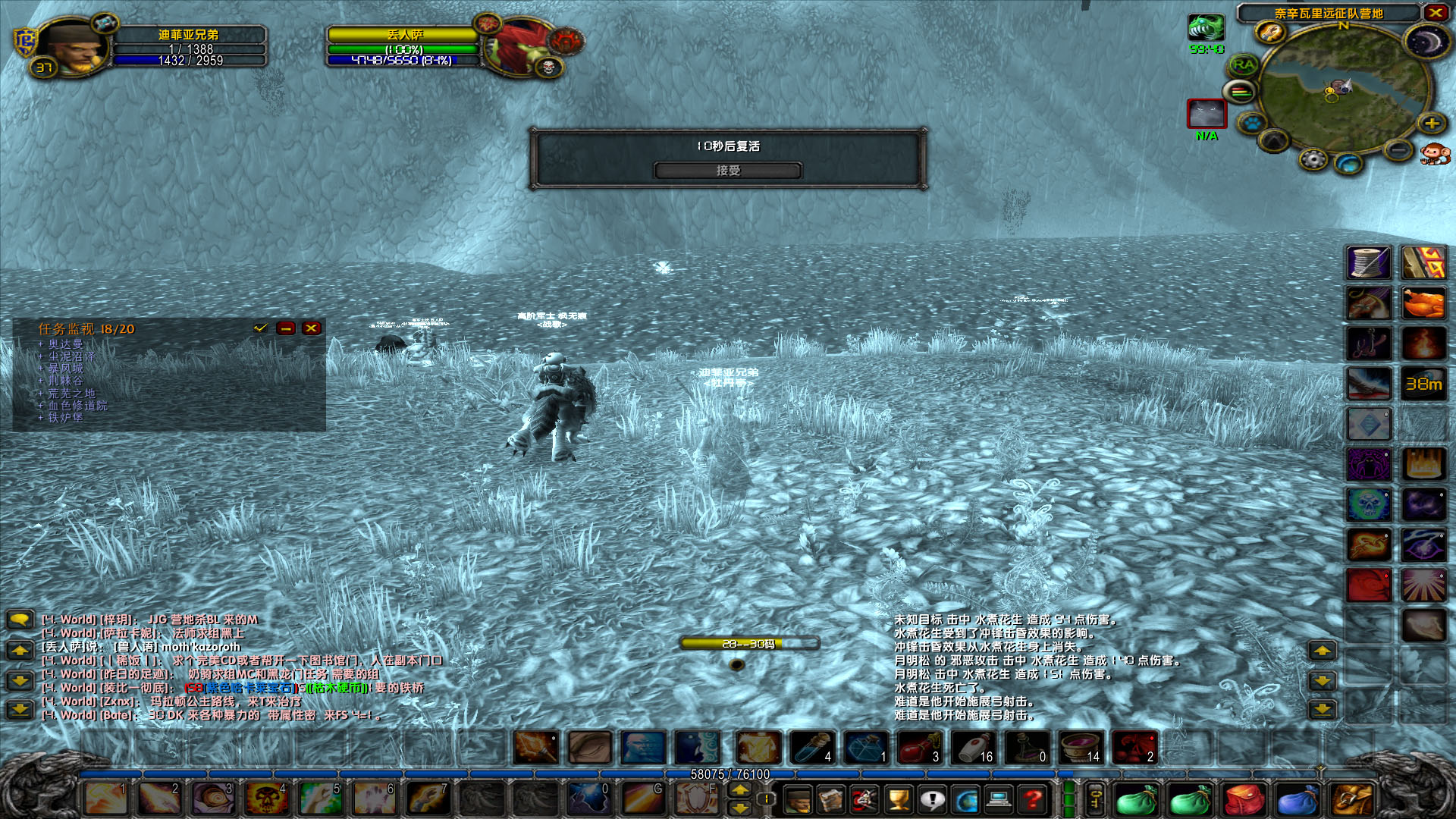
Task: Open the socials globe icon in micro menu
Action: pyautogui.click(x=965, y=799)
